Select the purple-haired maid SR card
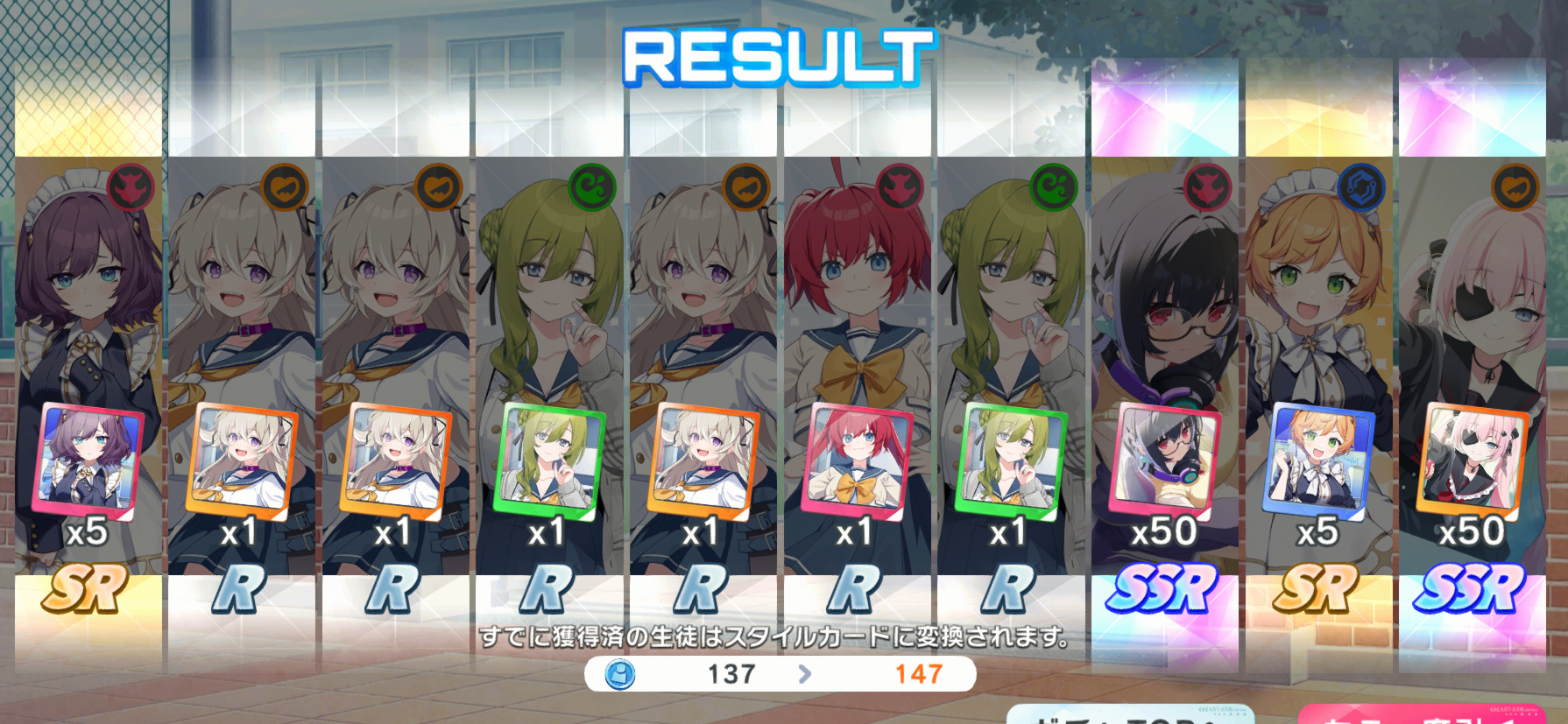The height and width of the screenshot is (724, 1568). [x=88, y=368]
